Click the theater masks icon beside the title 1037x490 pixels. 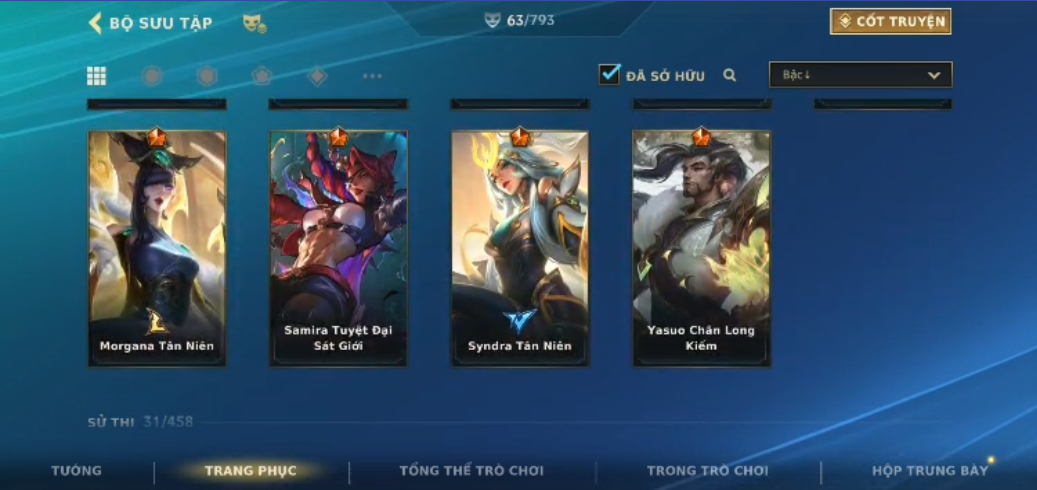(x=254, y=23)
